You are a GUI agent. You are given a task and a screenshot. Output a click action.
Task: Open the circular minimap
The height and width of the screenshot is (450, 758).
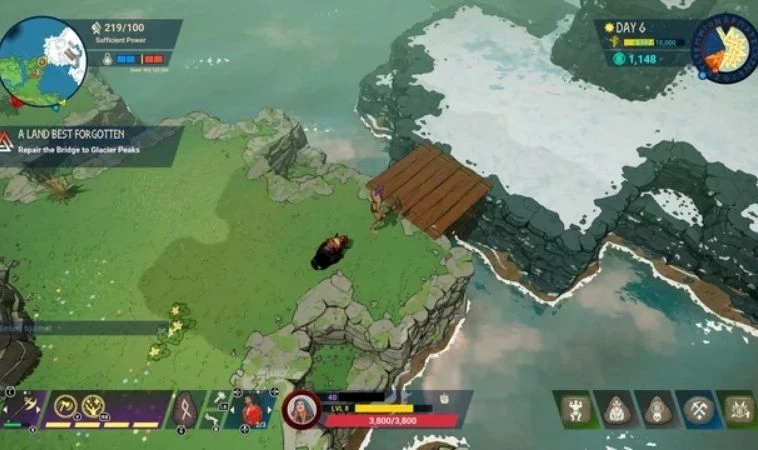pyautogui.click(x=43, y=60)
